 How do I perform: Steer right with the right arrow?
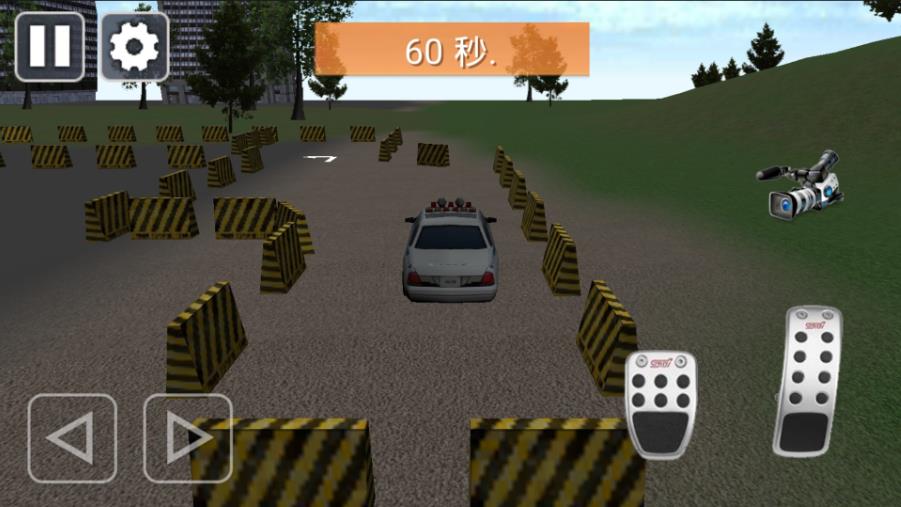click(x=188, y=438)
